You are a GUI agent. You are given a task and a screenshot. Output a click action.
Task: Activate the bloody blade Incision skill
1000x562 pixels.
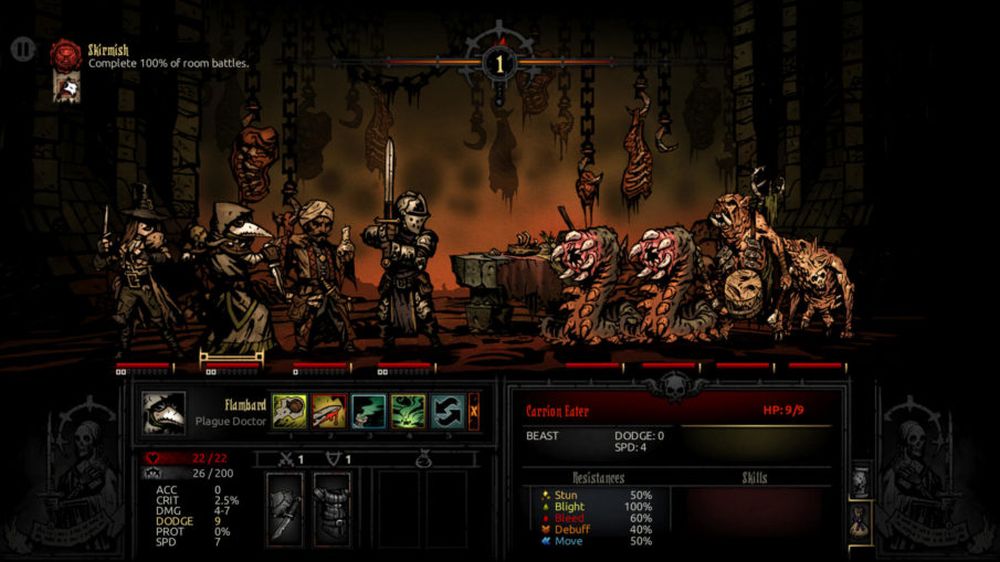tap(329, 411)
